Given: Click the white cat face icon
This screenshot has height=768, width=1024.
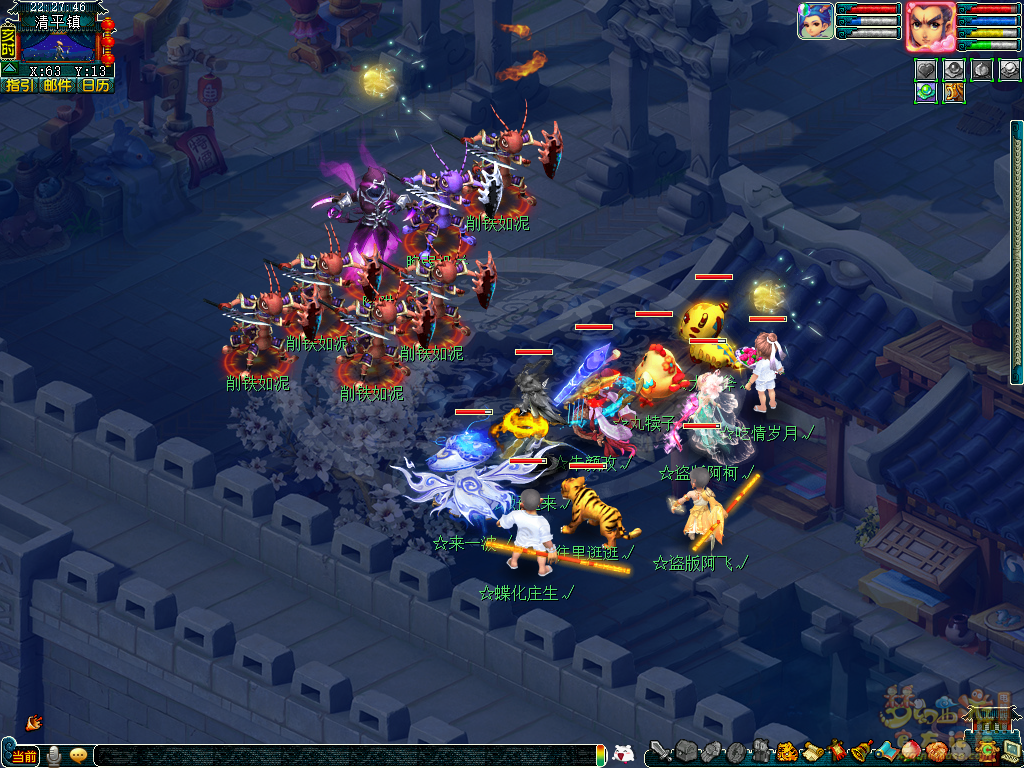Looking at the screenshot, I should click(622, 754).
